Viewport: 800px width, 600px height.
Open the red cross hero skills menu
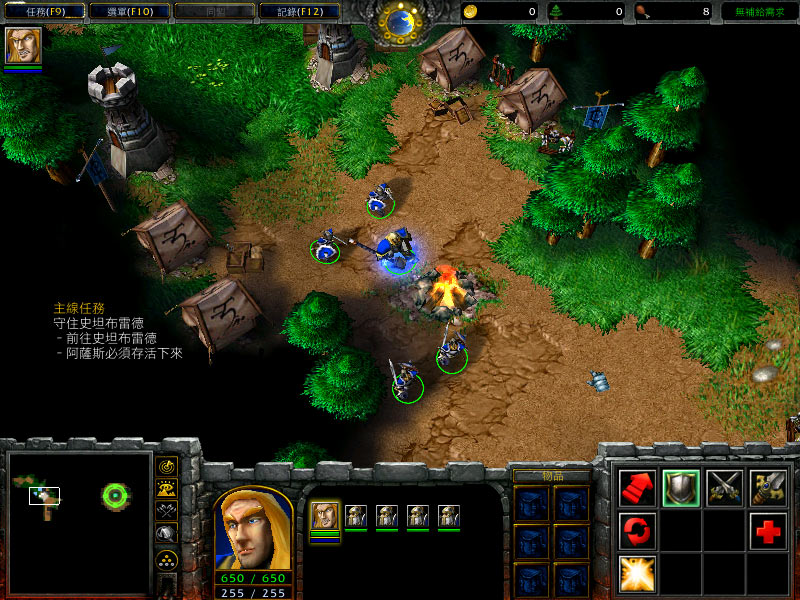click(768, 530)
